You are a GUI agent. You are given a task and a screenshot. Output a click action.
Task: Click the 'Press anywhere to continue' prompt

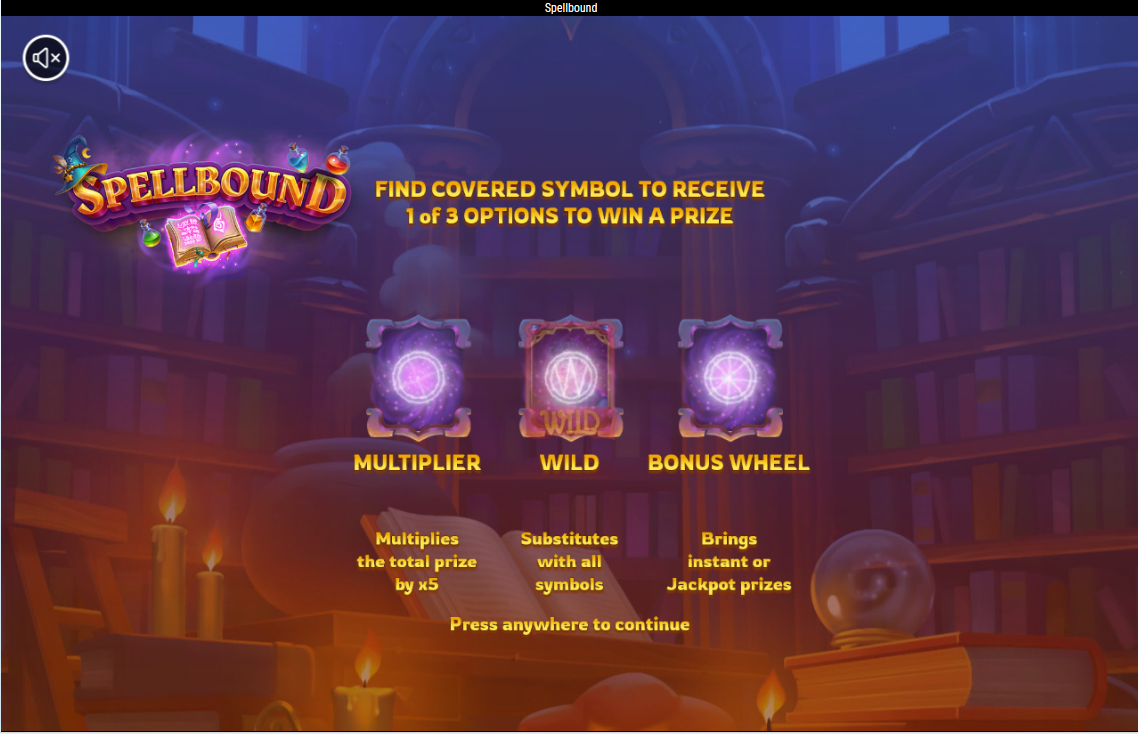tap(569, 624)
